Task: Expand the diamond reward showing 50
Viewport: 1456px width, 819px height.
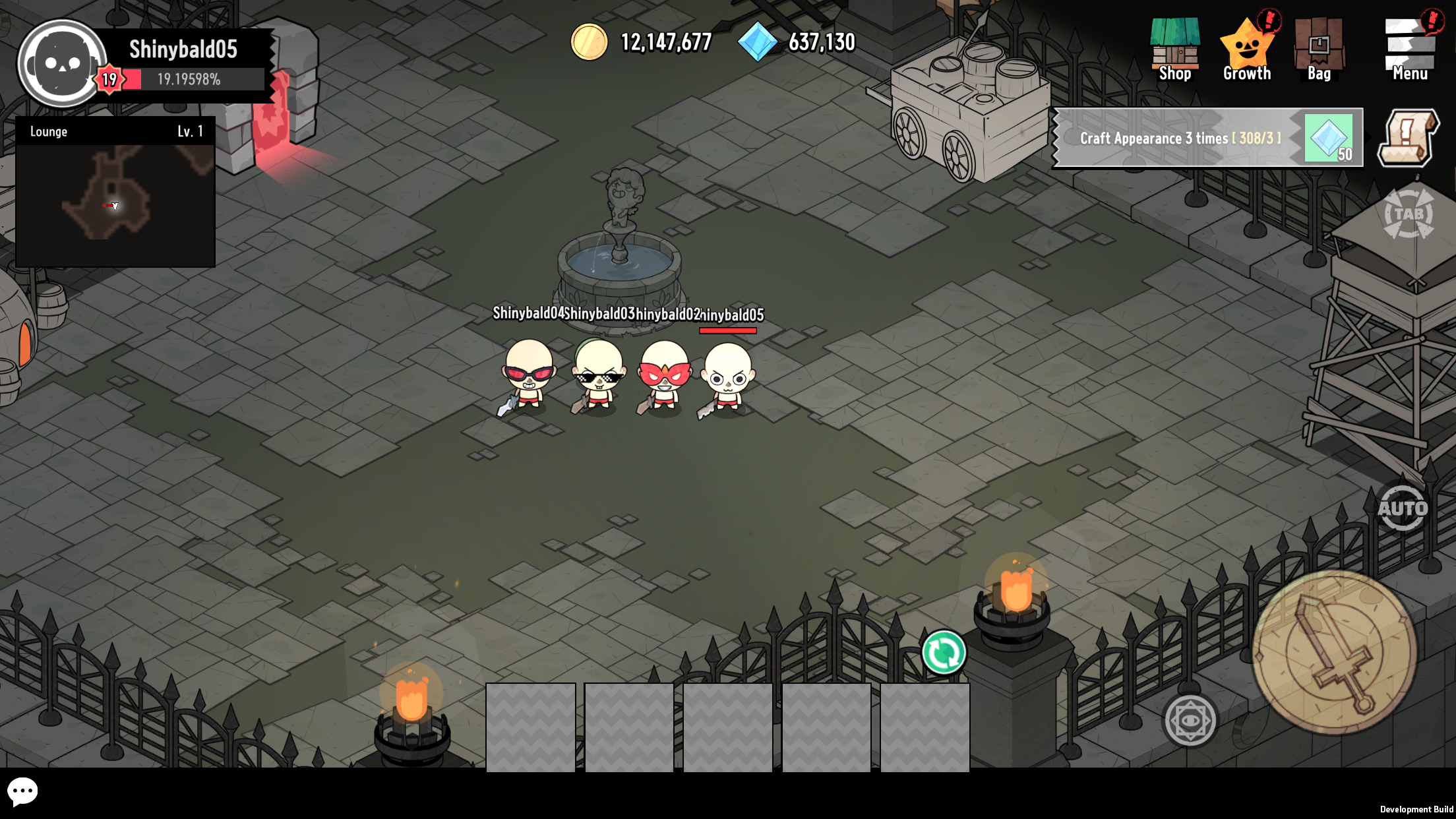Action: 1328,138
